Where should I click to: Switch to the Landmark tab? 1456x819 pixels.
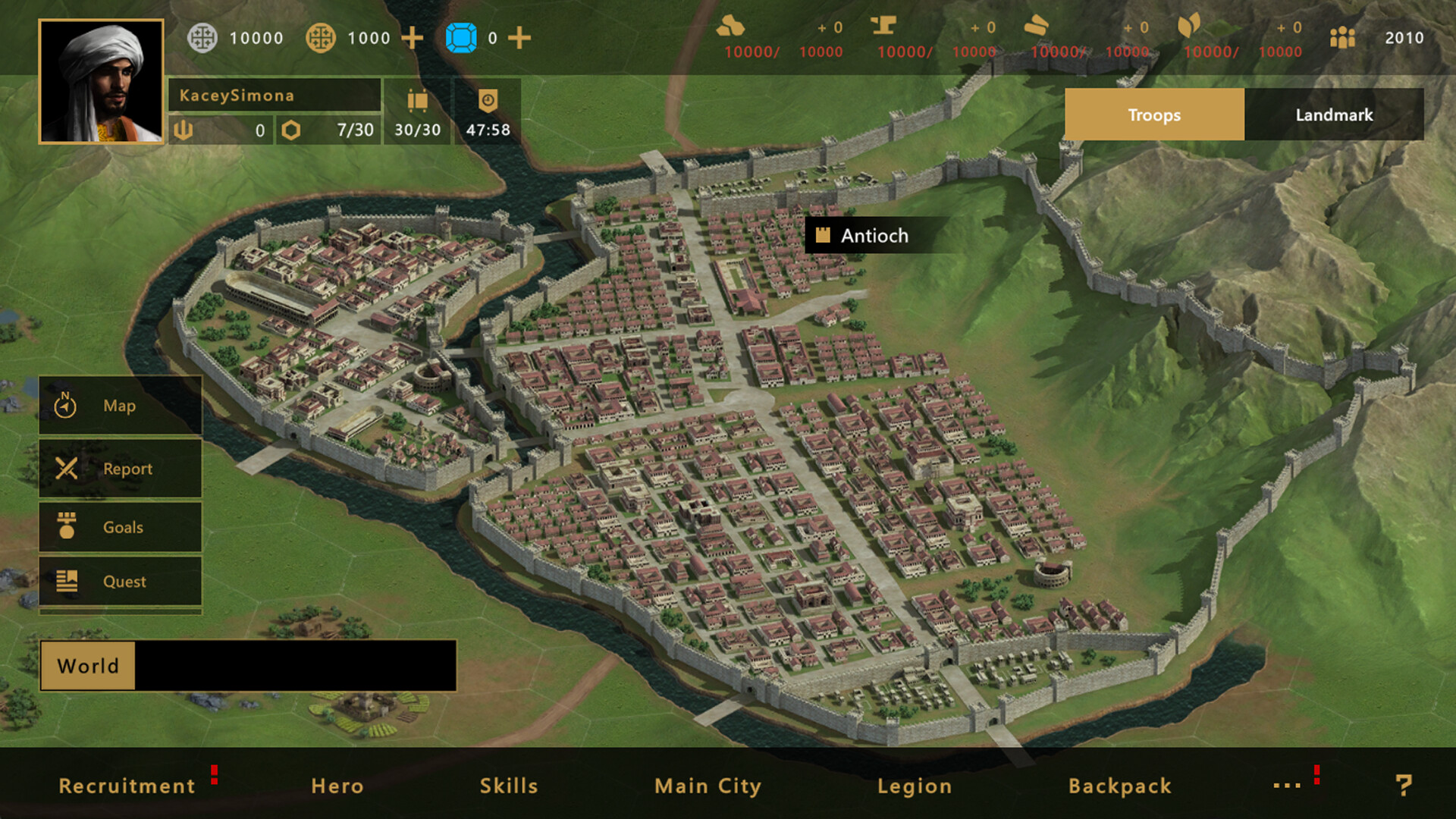click(1334, 115)
